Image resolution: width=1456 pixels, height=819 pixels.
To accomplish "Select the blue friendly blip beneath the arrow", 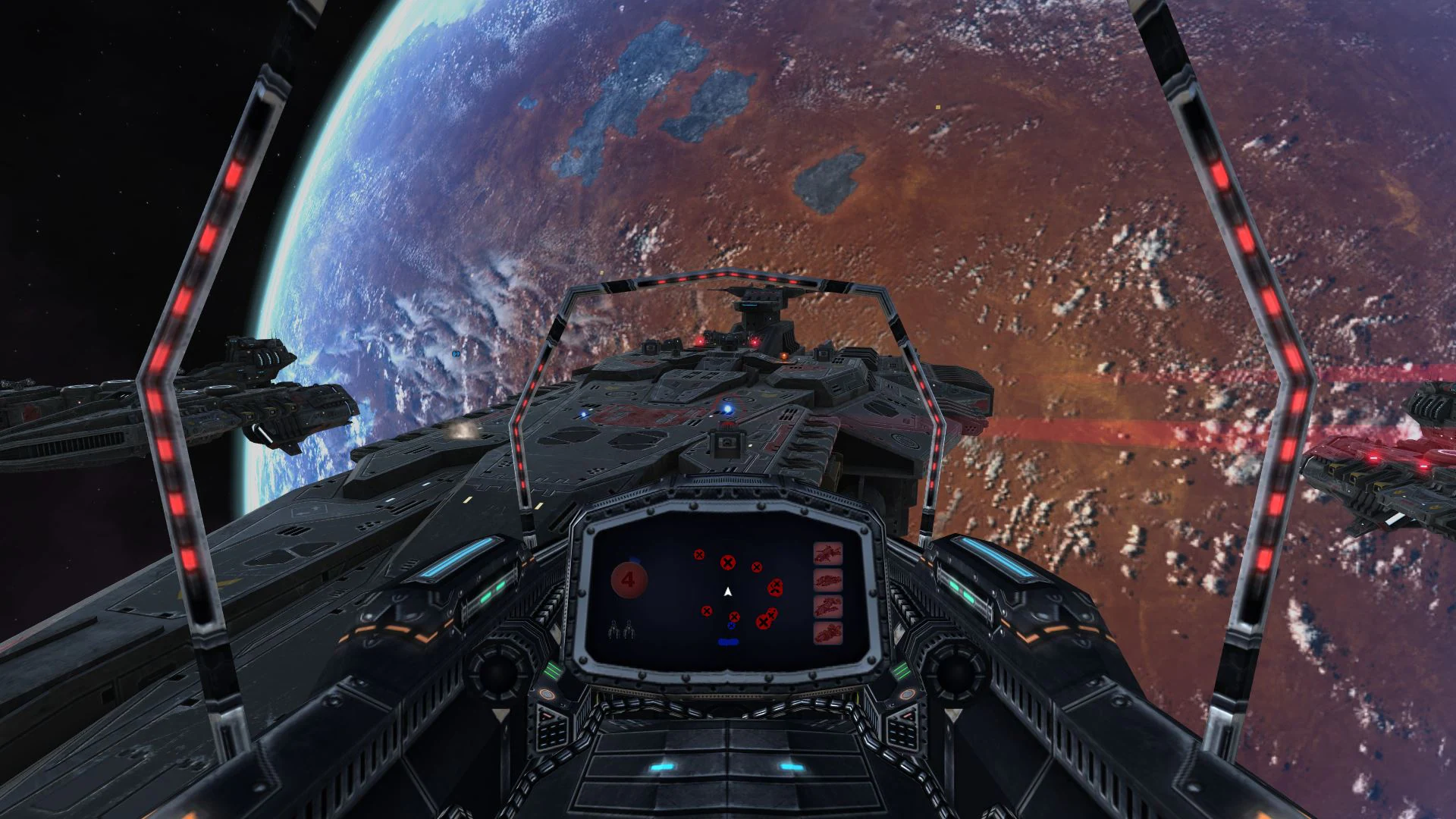I will [731, 626].
